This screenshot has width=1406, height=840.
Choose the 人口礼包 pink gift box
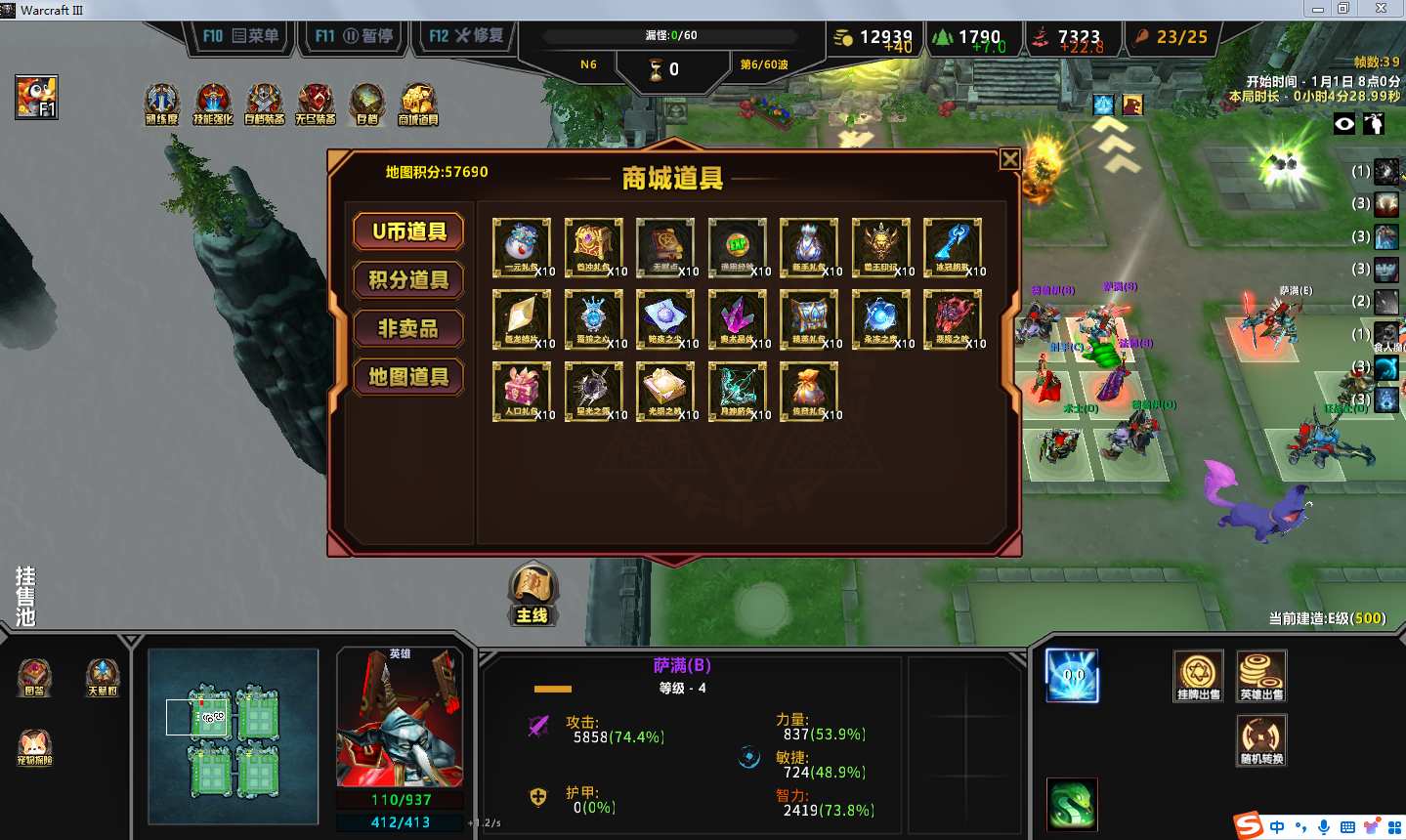click(x=521, y=390)
